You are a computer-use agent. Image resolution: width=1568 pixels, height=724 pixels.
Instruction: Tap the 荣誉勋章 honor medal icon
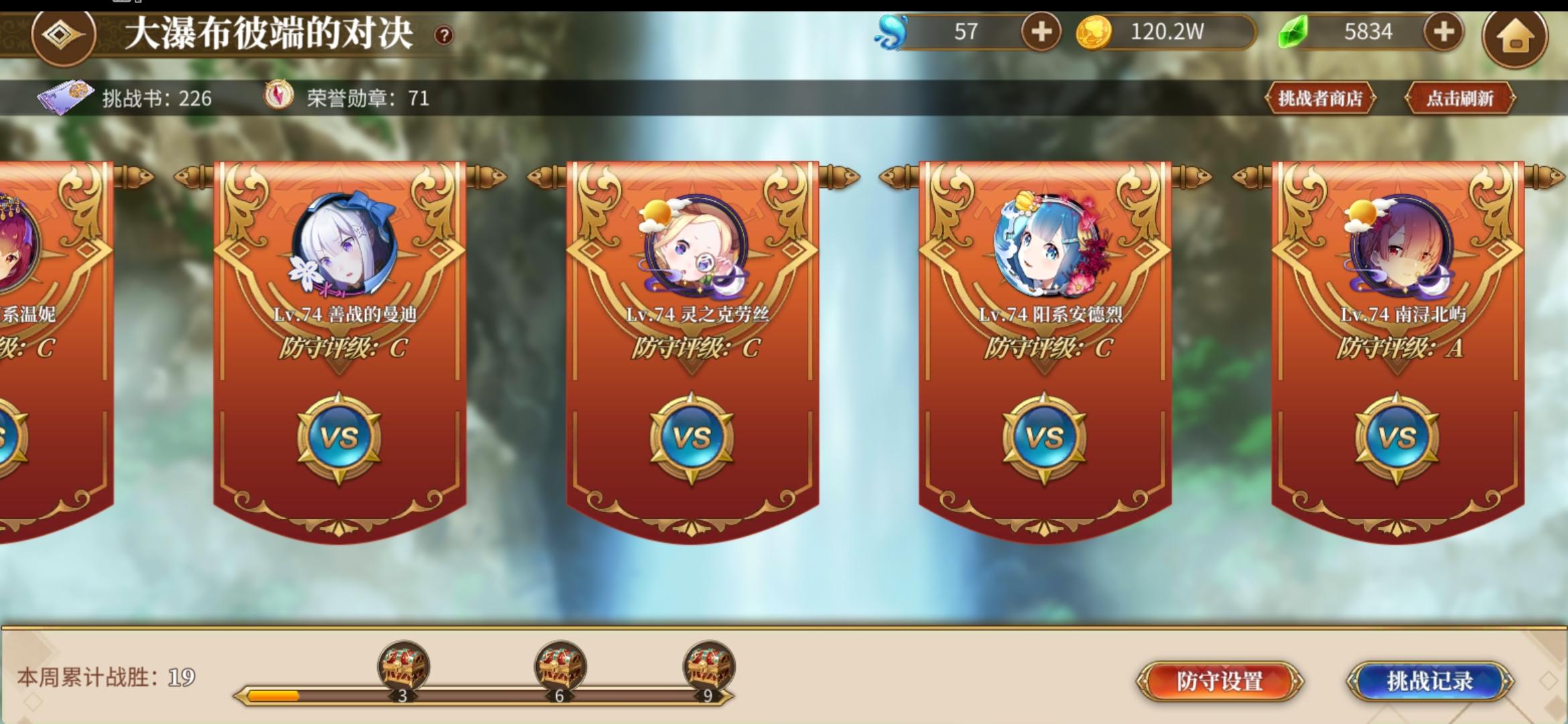pos(278,94)
